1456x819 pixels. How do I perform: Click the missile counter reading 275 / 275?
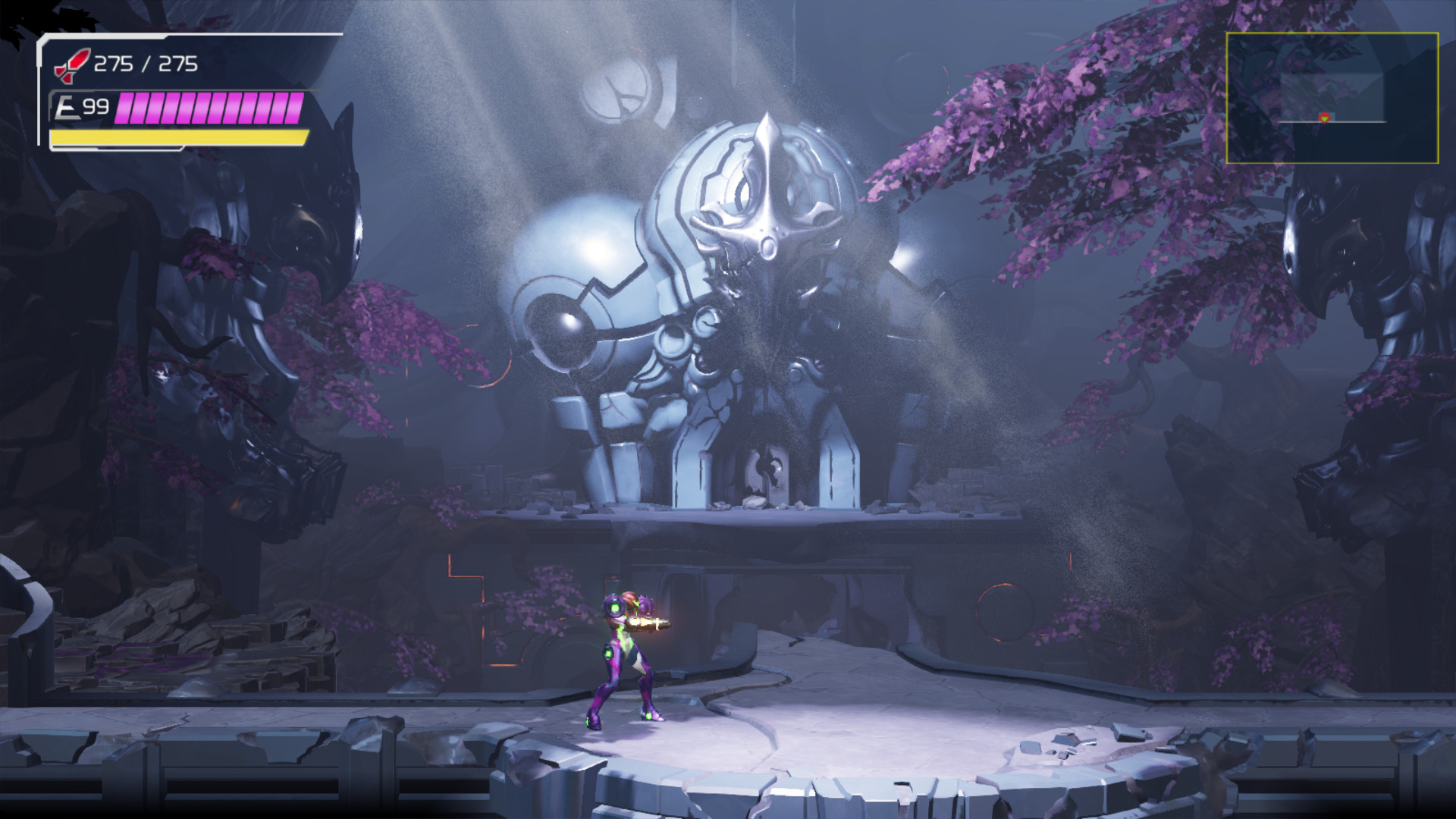[x=146, y=64]
